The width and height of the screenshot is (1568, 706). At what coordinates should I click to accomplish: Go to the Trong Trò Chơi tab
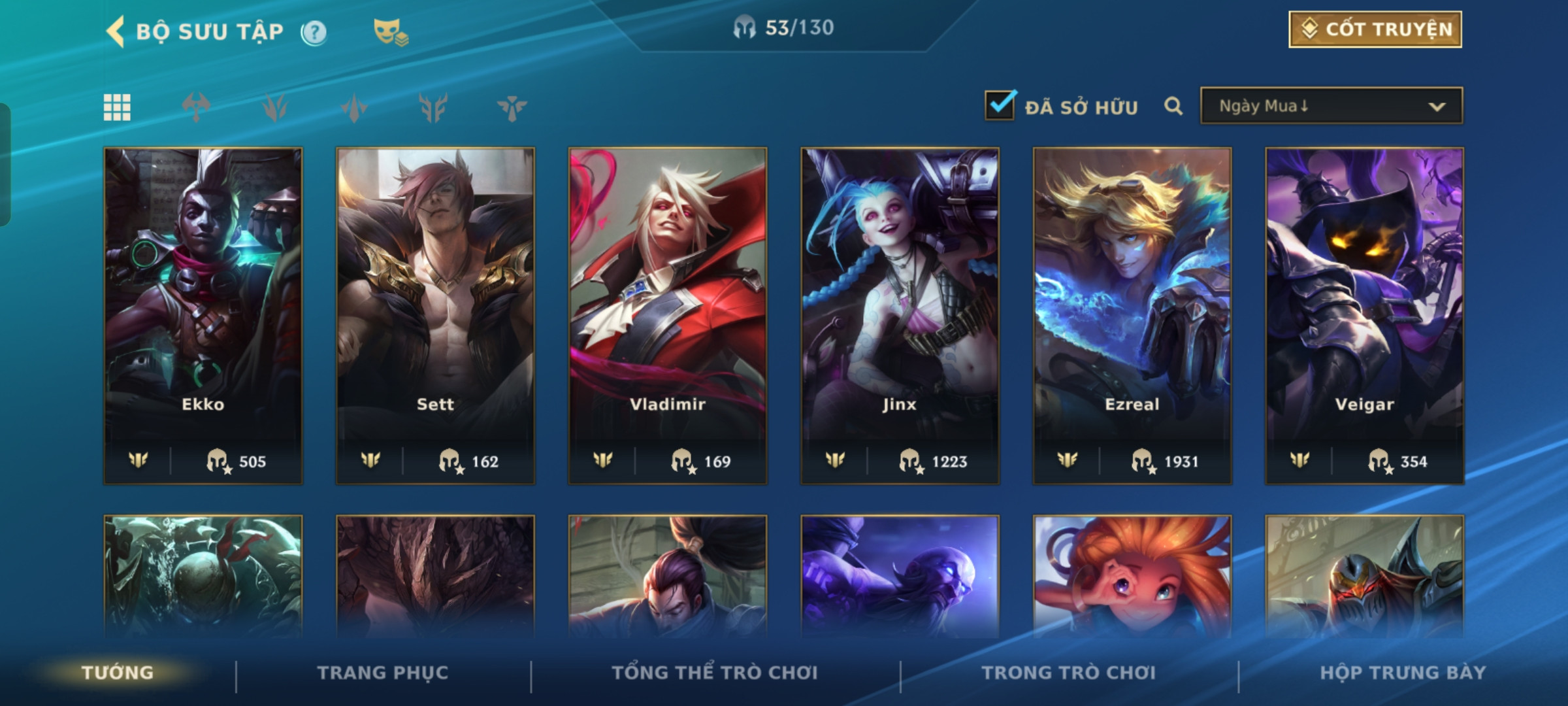coord(1069,673)
